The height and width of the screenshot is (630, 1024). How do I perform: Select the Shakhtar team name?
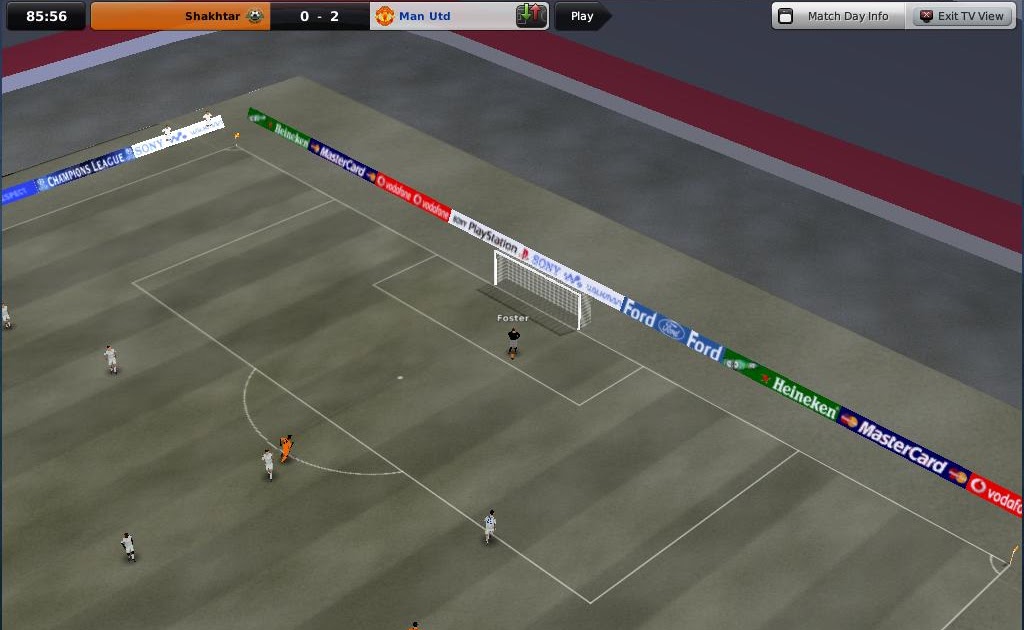click(213, 16)
